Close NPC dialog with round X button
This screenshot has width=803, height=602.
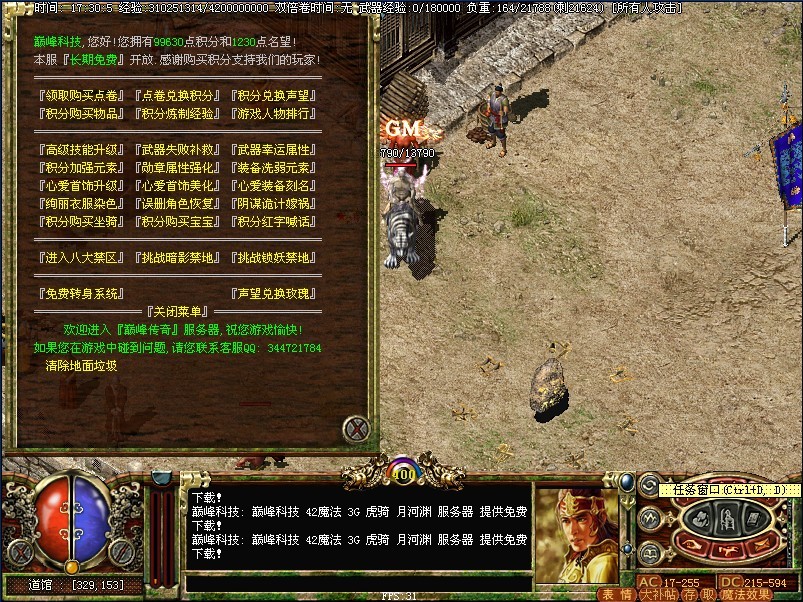pos(356,429)
